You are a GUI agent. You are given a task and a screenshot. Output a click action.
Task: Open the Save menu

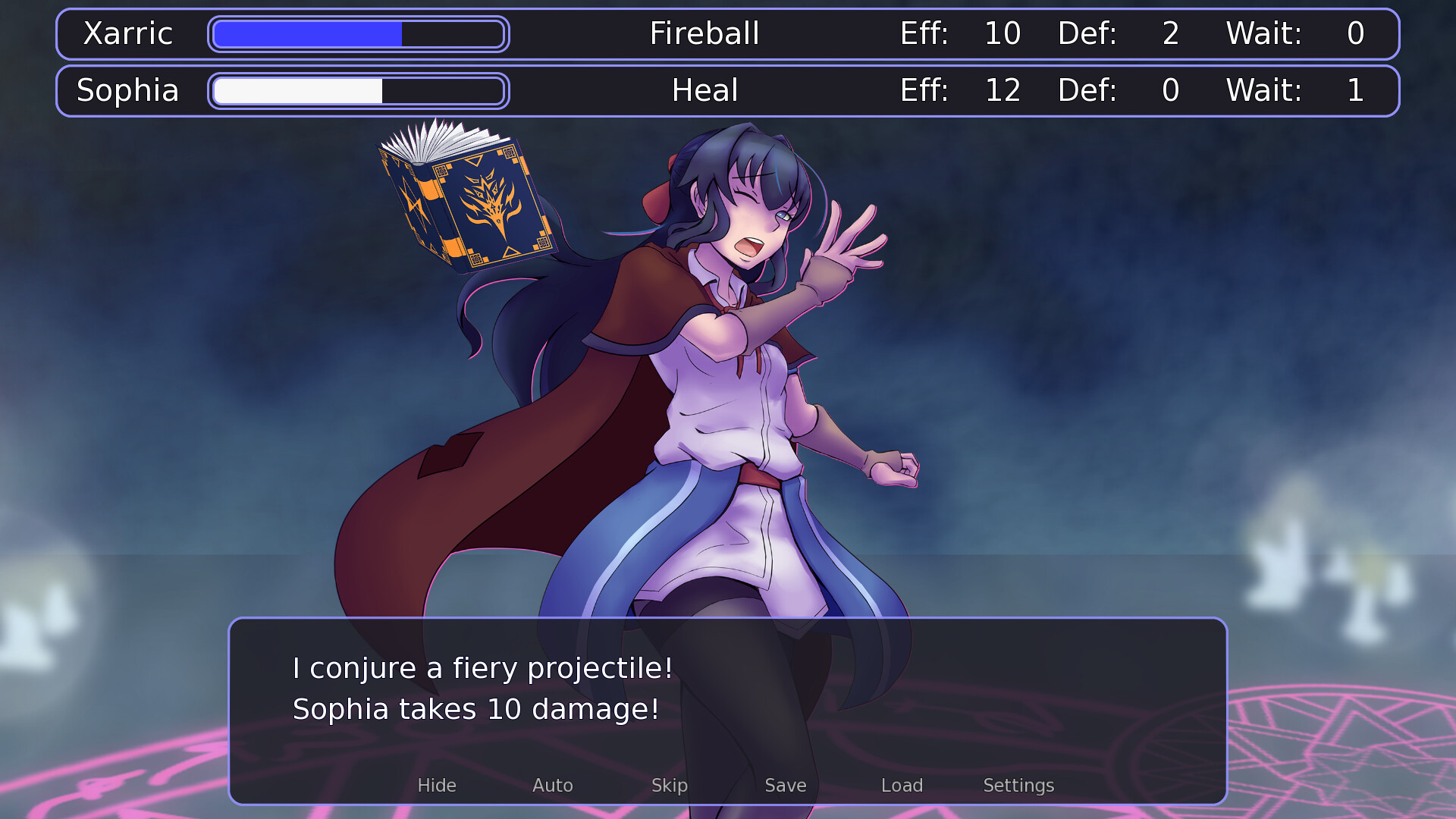(785, 786)
